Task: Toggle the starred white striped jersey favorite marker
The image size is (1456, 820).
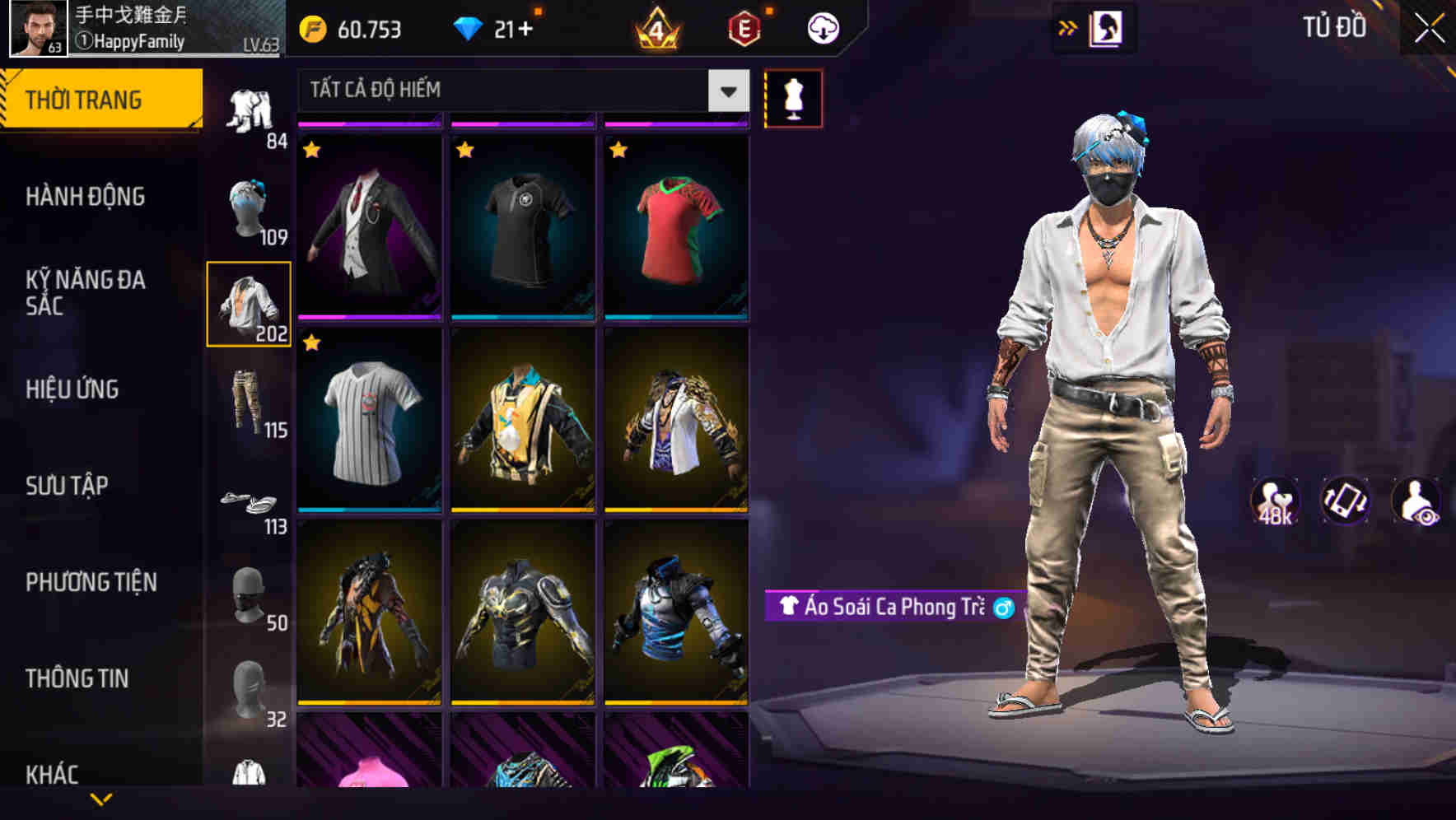Action: 312,343
